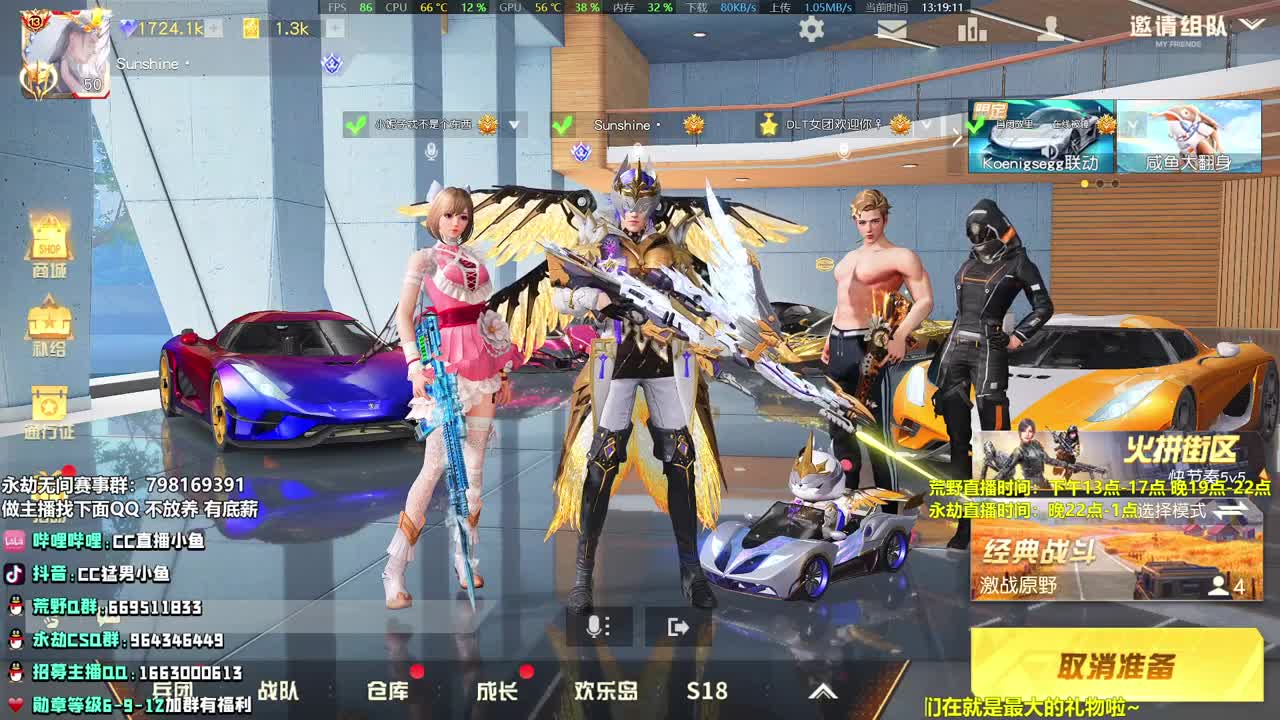Open the settings gear icon
This screenshot has width=1280, height=720.
pyautogui.click(x=810, y=28)
